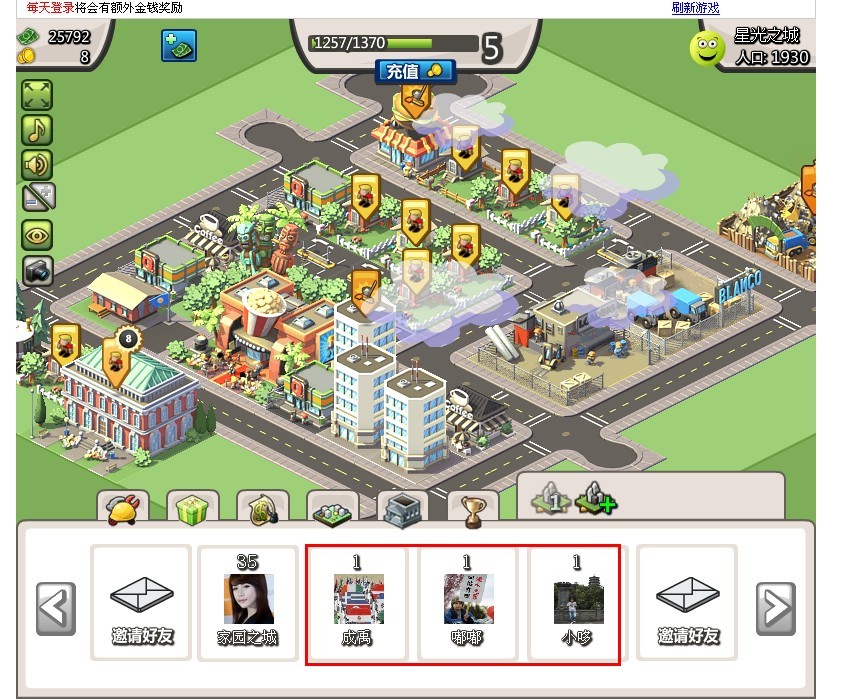
Task: Open the green gift box tab
Action: (192, 508)
